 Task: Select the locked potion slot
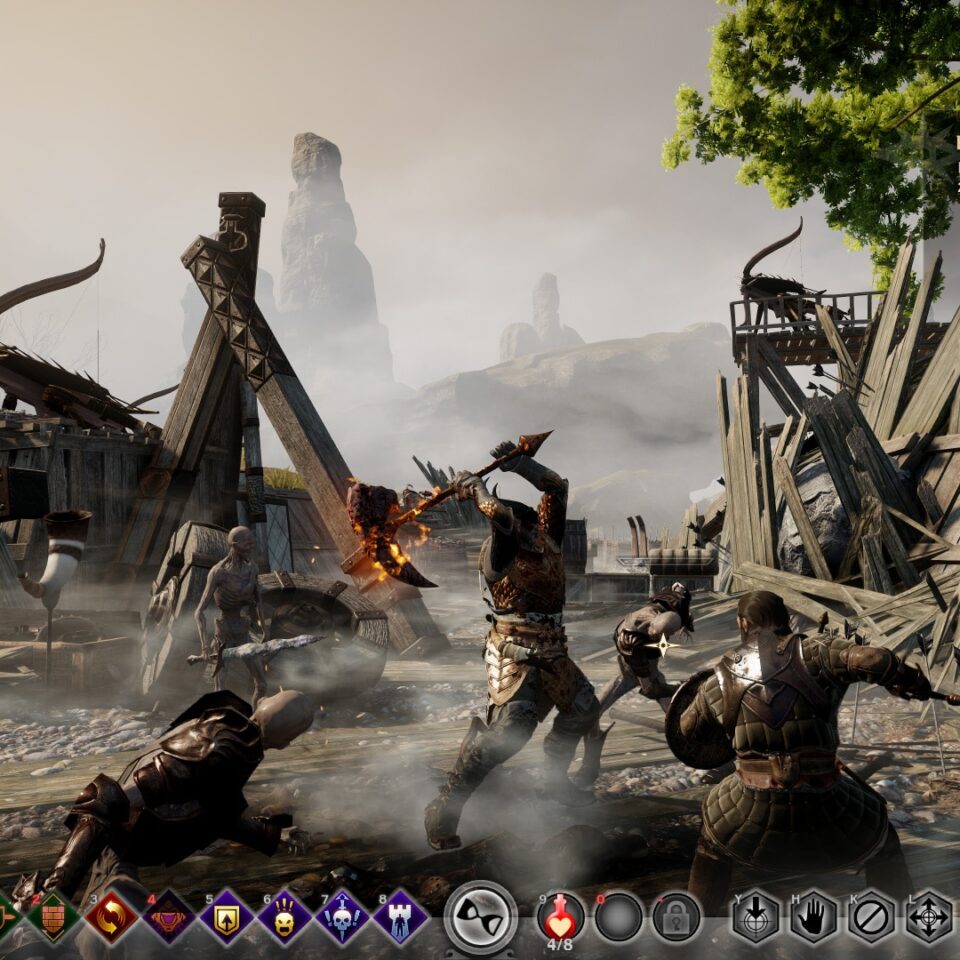(677, 916)
